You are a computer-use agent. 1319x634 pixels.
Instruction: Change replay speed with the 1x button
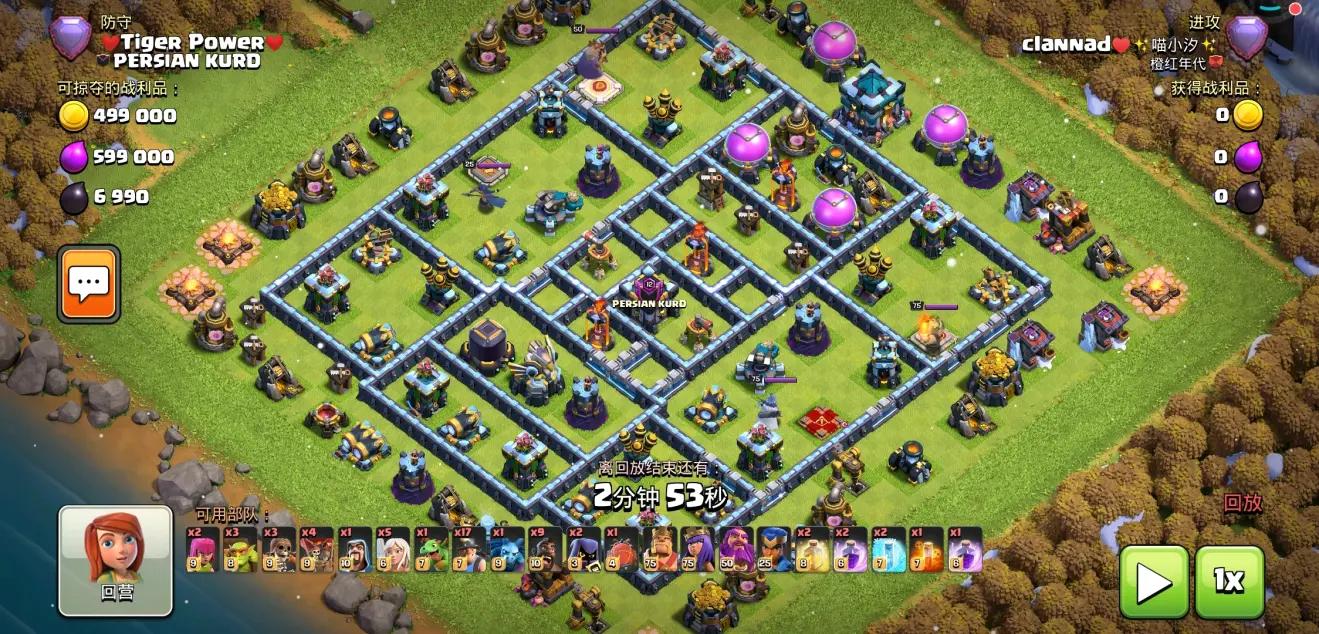(1229, 580)
